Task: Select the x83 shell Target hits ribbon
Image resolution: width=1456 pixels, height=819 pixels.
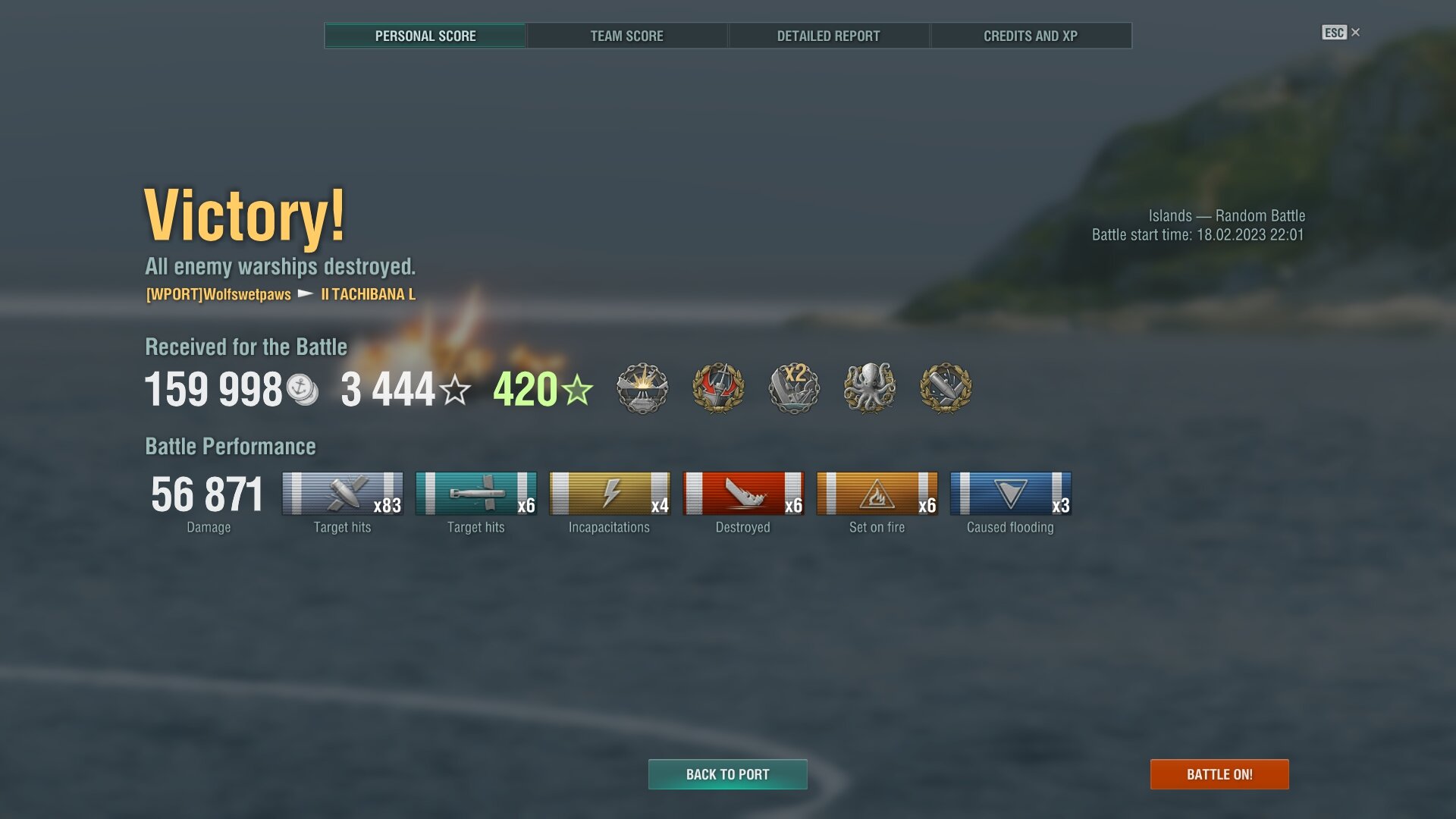Action: pos(342,494)
